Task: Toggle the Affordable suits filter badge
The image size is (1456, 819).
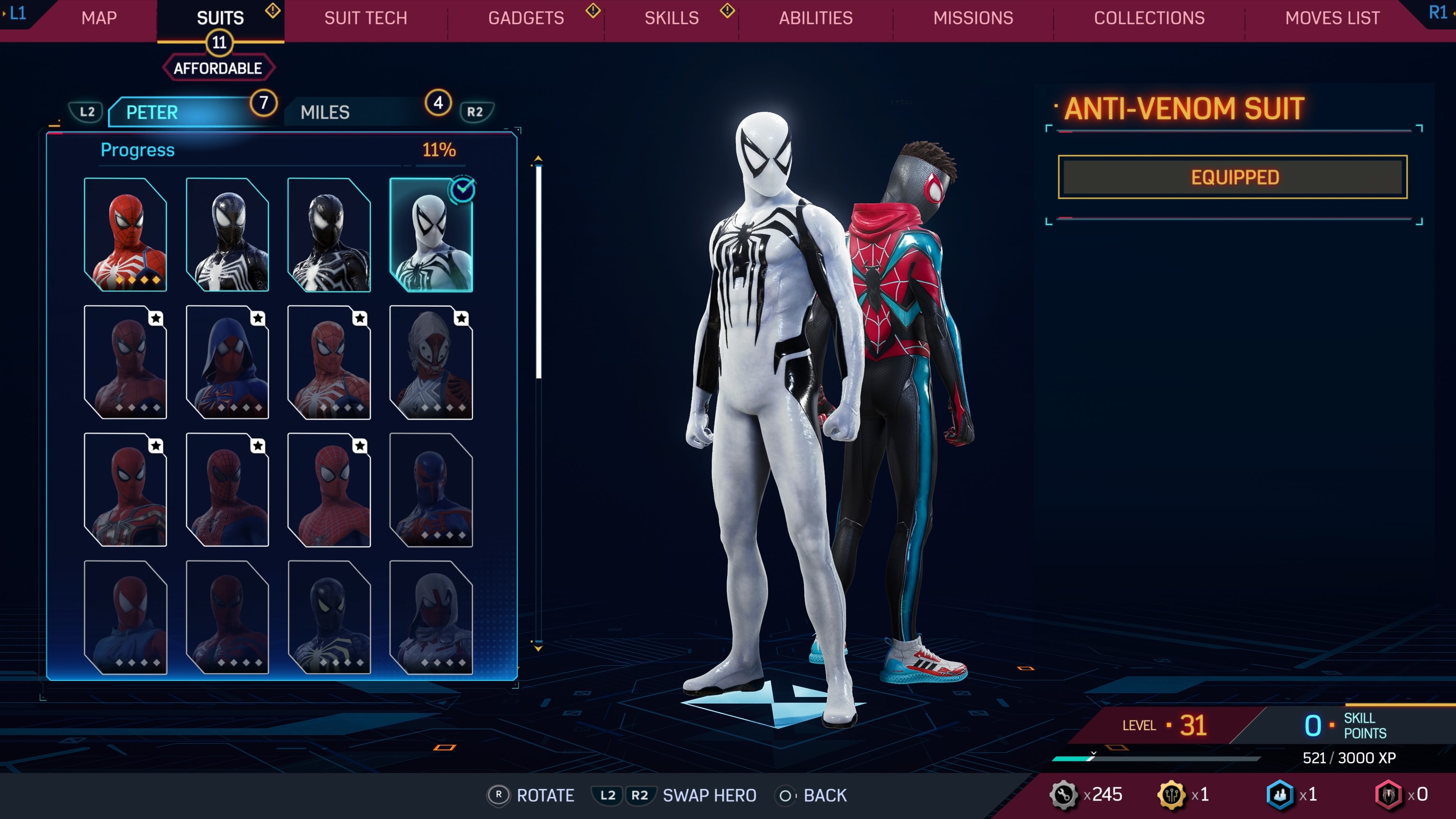Action: pos(218,68)
